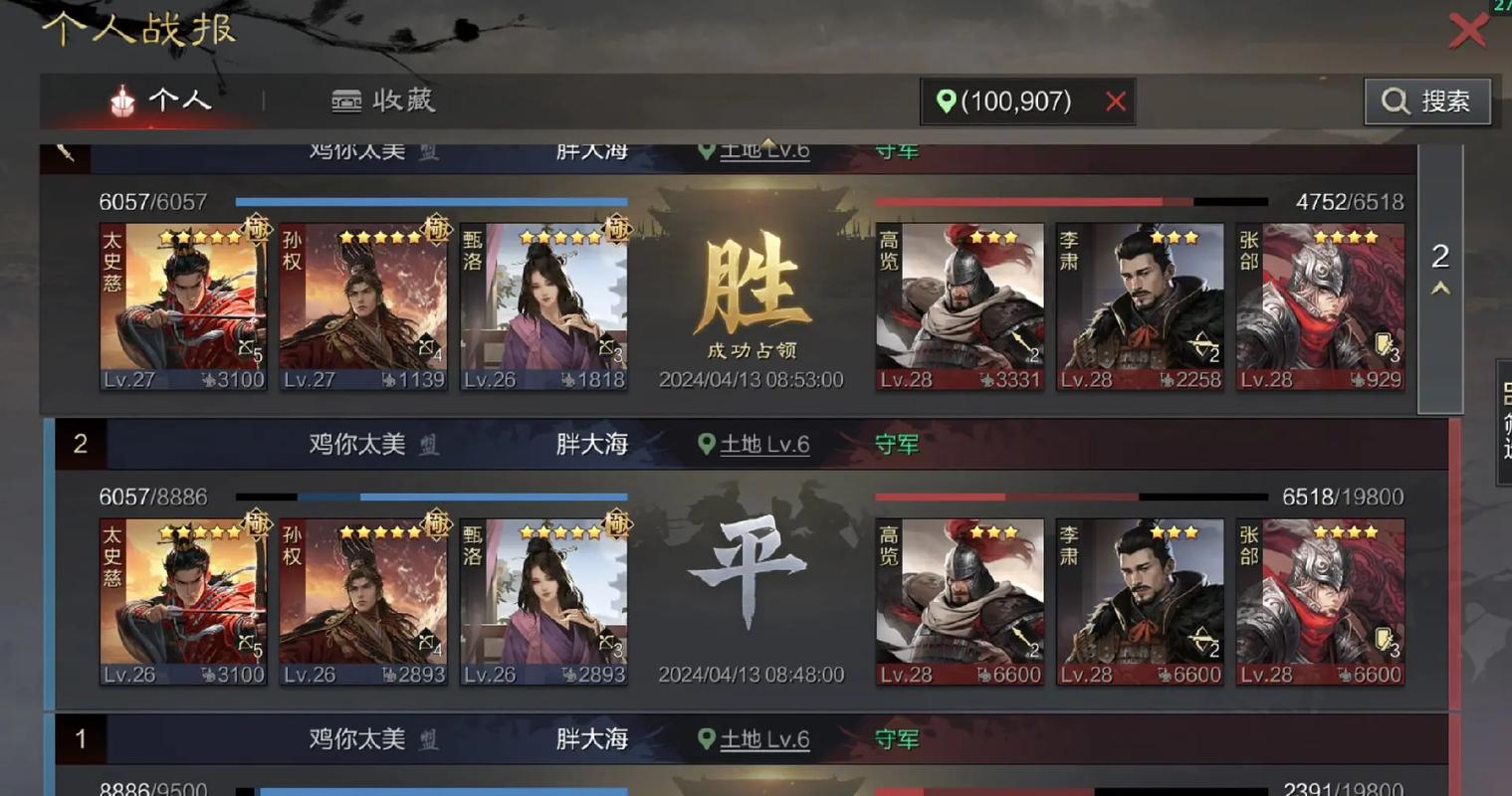Click the 极 badge on 太史慈's portrait
Image resolution: width=1512 pixels, height=796 pixels.
coord(257,230)
